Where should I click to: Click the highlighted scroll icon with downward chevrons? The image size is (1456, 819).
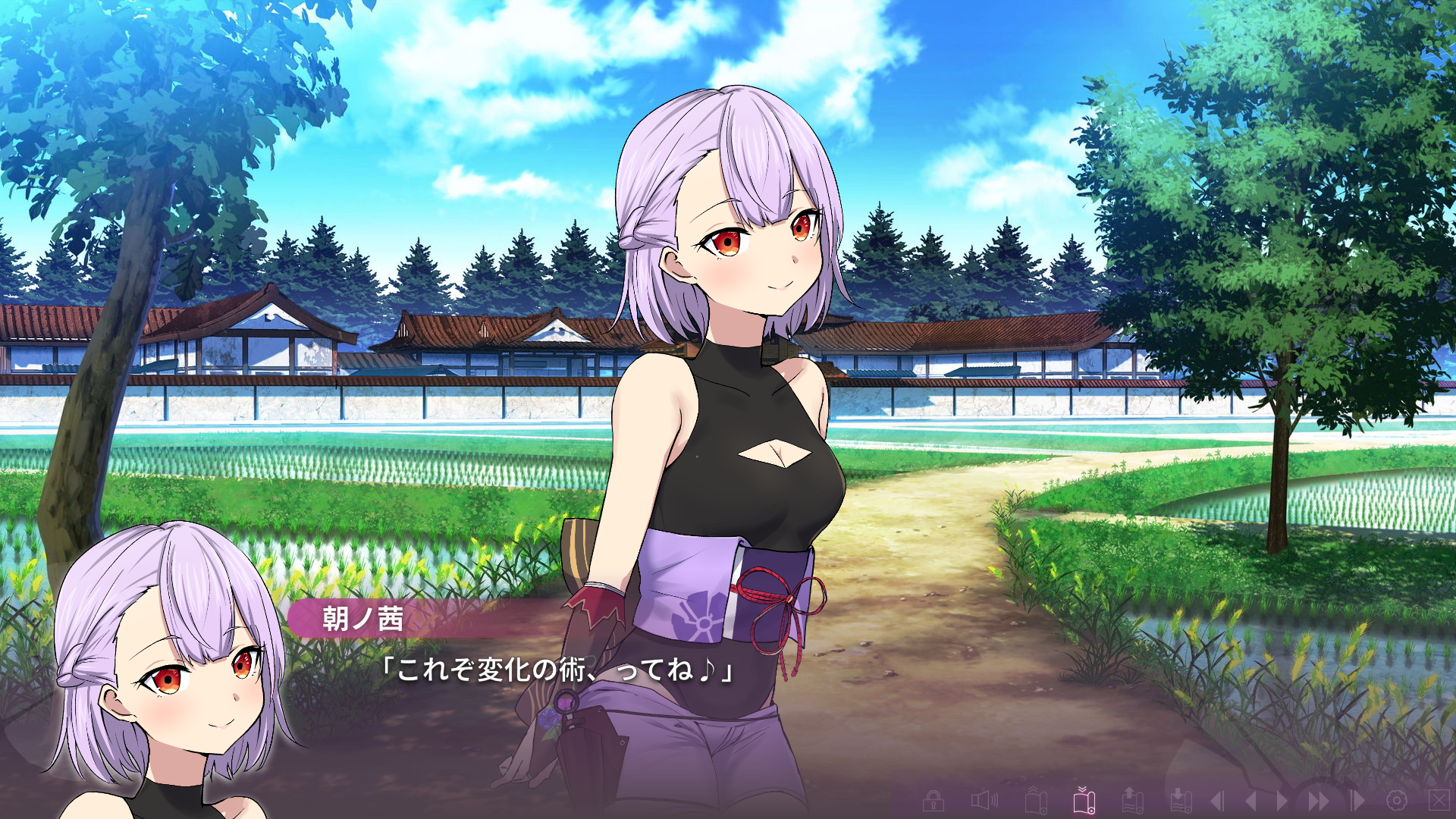click(x=1084, y=800)
